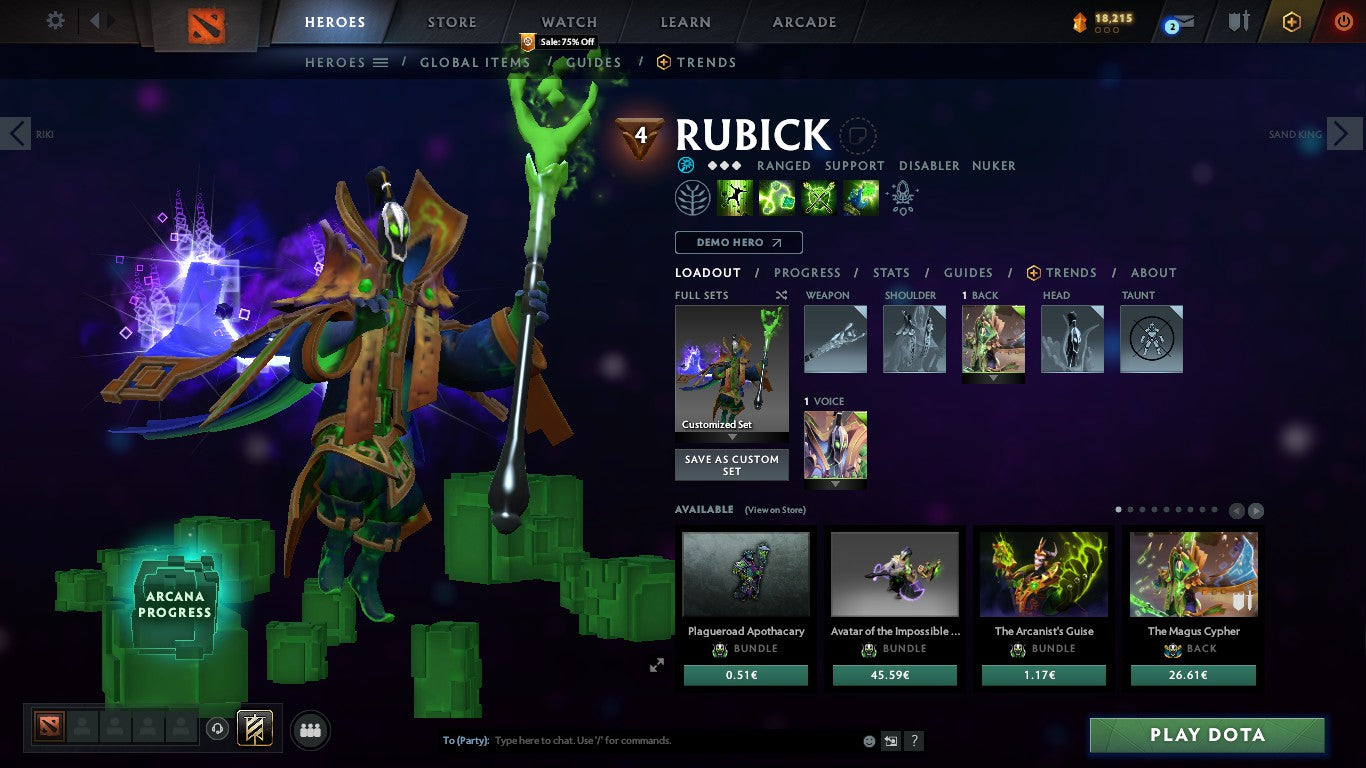Open the talent tree icon
This screenshot has height=768, width=1366.
(693, 197)
